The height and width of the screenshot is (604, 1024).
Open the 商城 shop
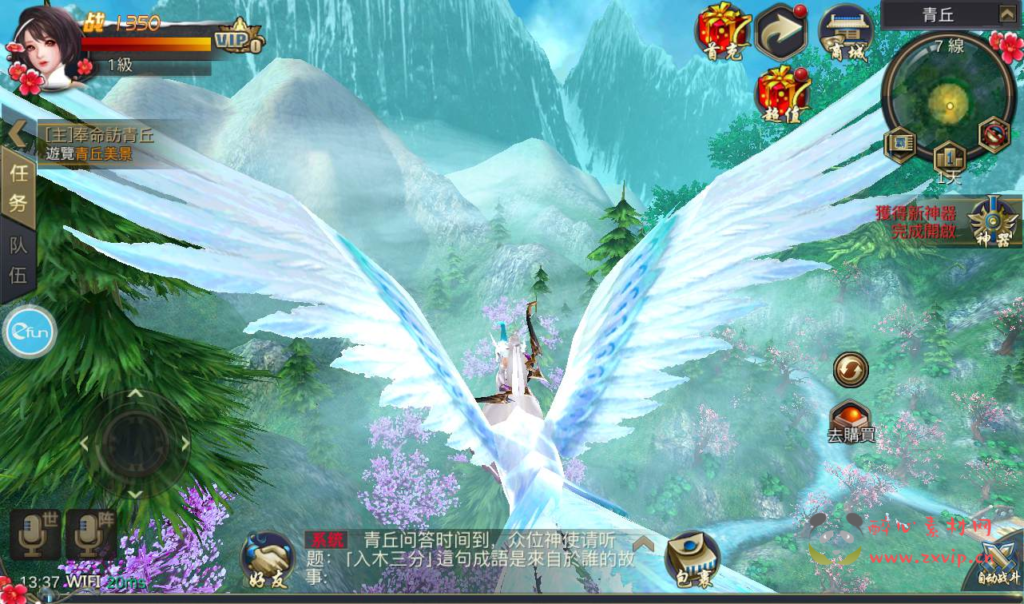[x=845, y=30]
